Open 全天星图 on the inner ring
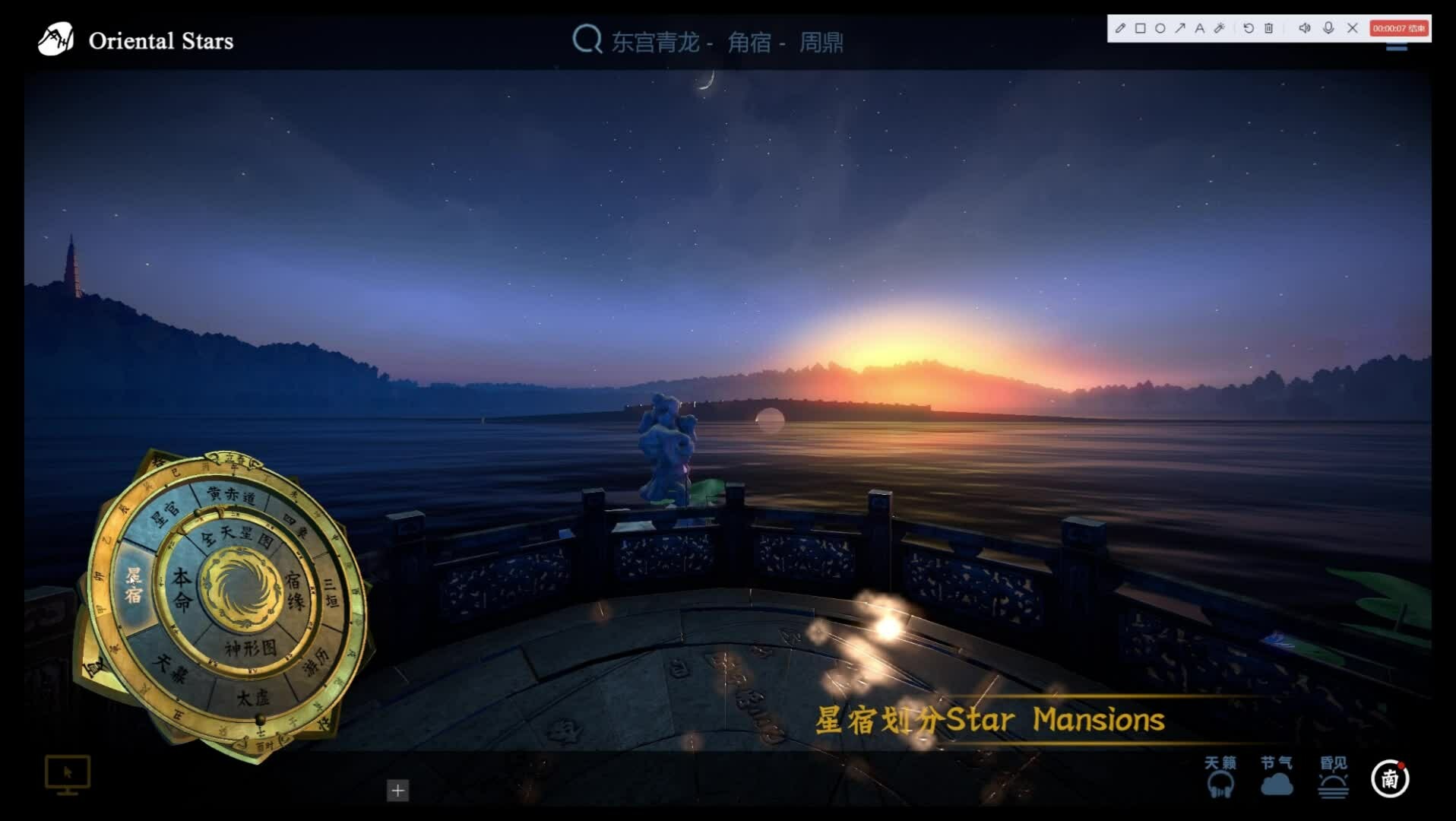 (x=237, y=535)
